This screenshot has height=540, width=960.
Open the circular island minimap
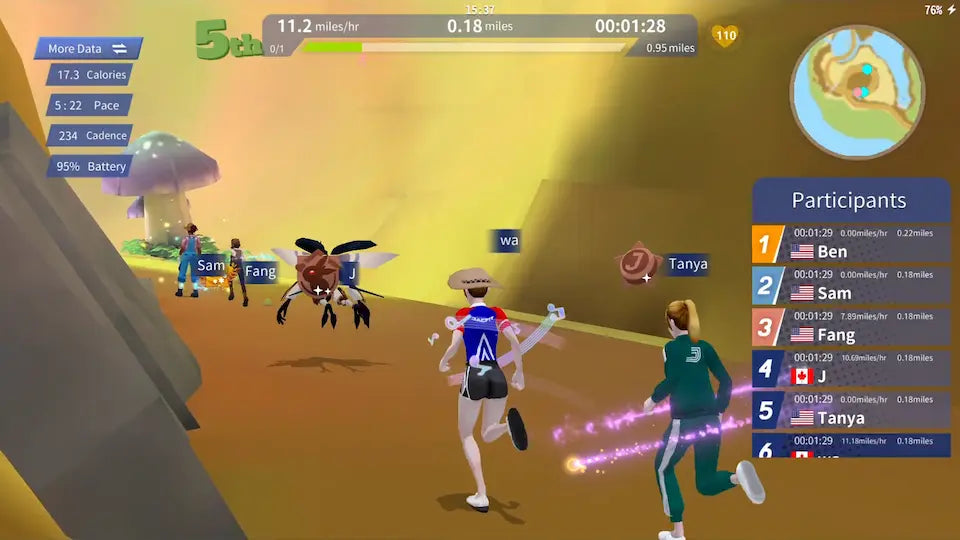click(857, 92)
